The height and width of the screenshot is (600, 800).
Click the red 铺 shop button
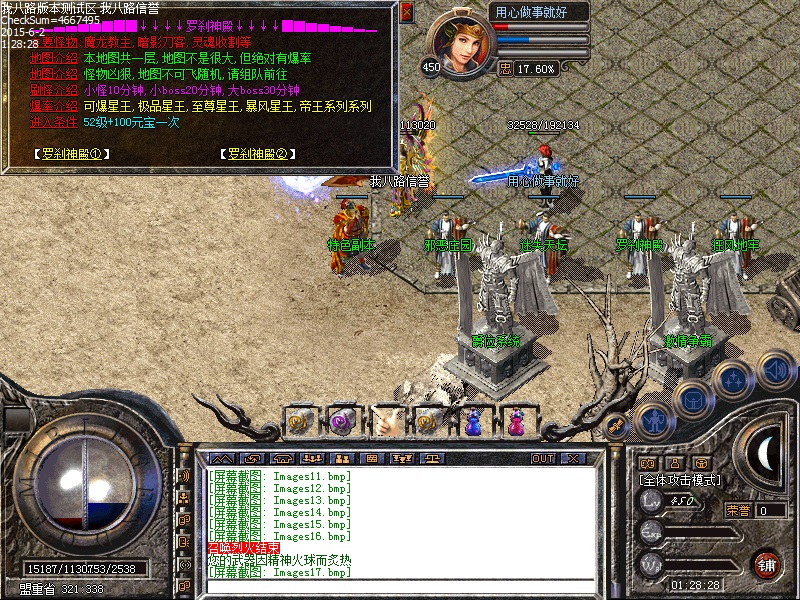point(766,563)
